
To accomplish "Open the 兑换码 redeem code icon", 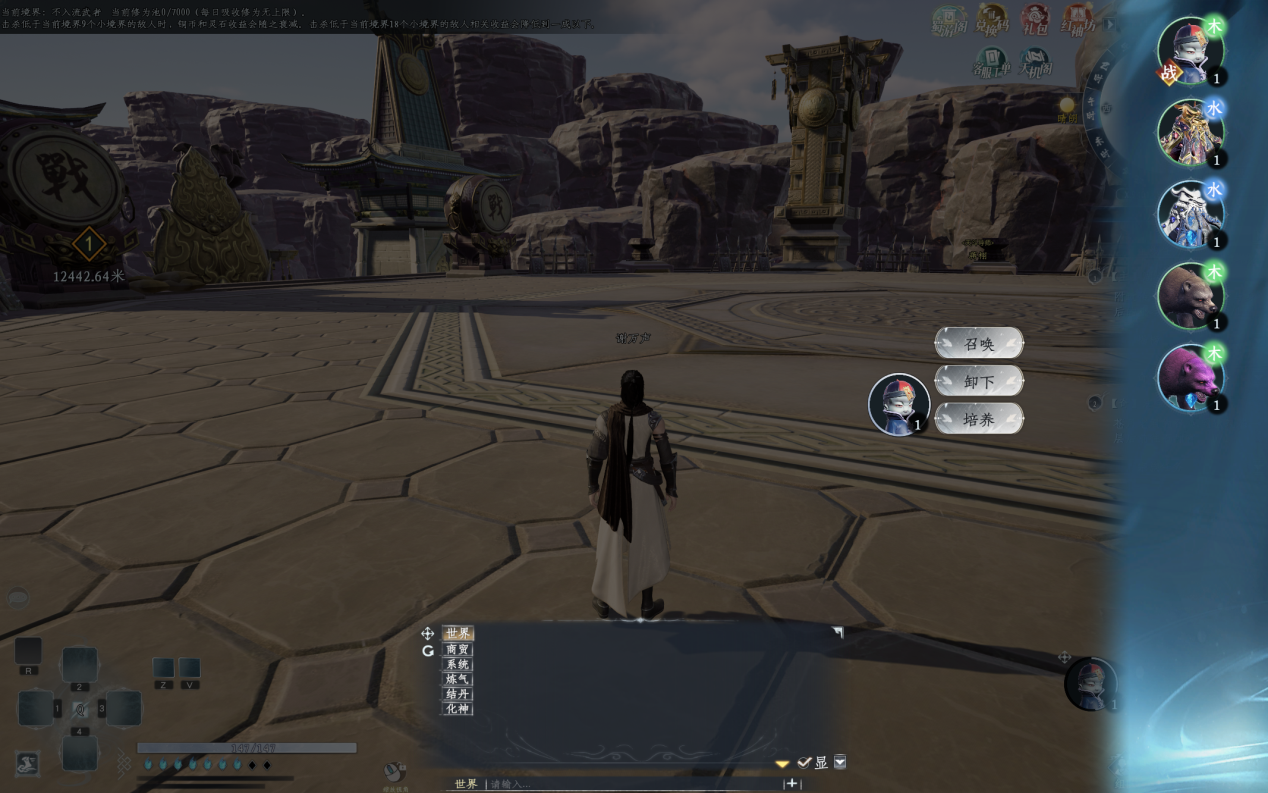I will click(991, 20).
